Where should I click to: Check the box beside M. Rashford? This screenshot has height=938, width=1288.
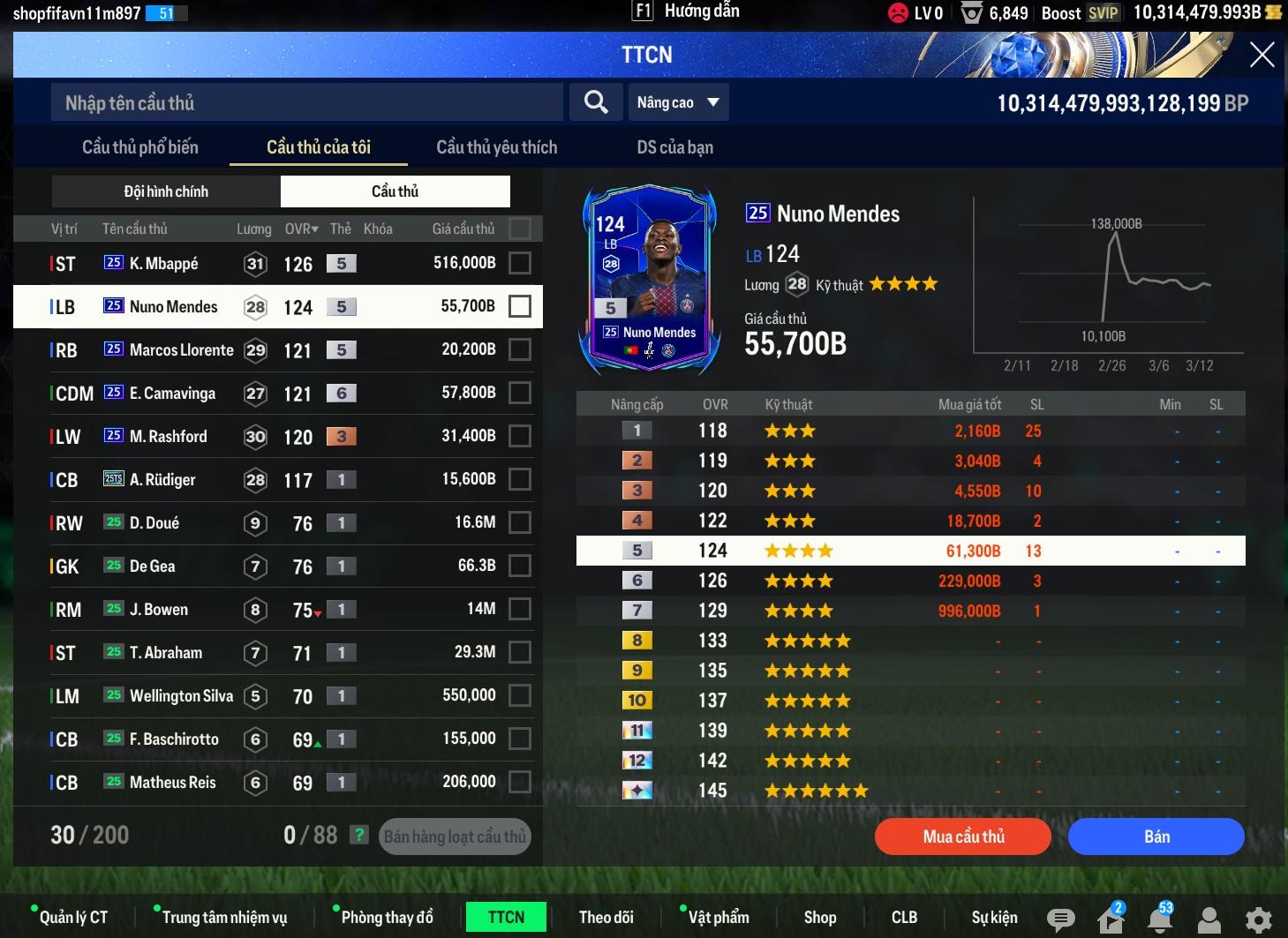(520, 436)
